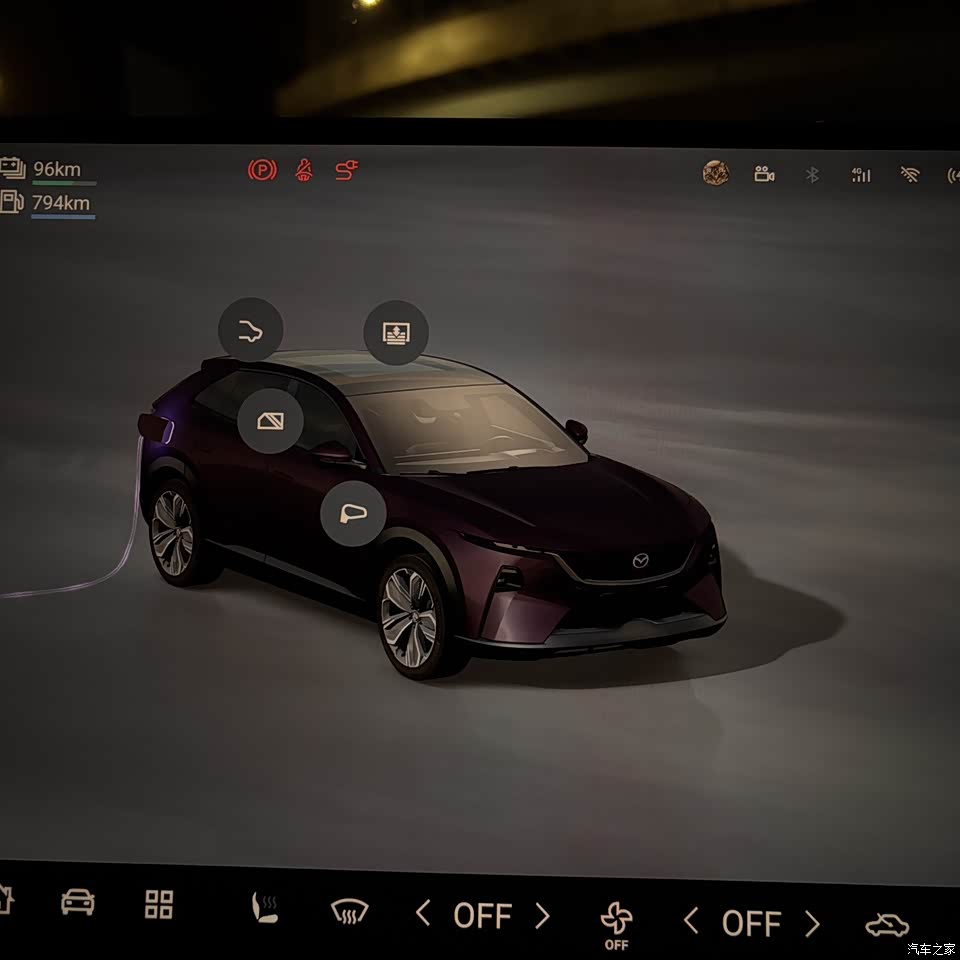This screenshot has width=960, height=960.
Task: Switch on the climate fan
Action: tap(616, 918)
